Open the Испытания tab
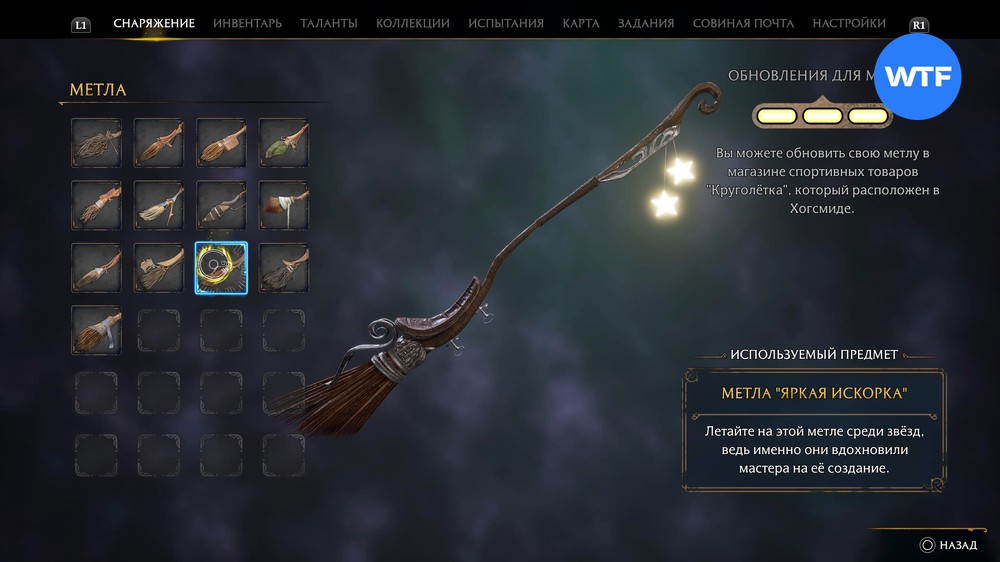 506,23
